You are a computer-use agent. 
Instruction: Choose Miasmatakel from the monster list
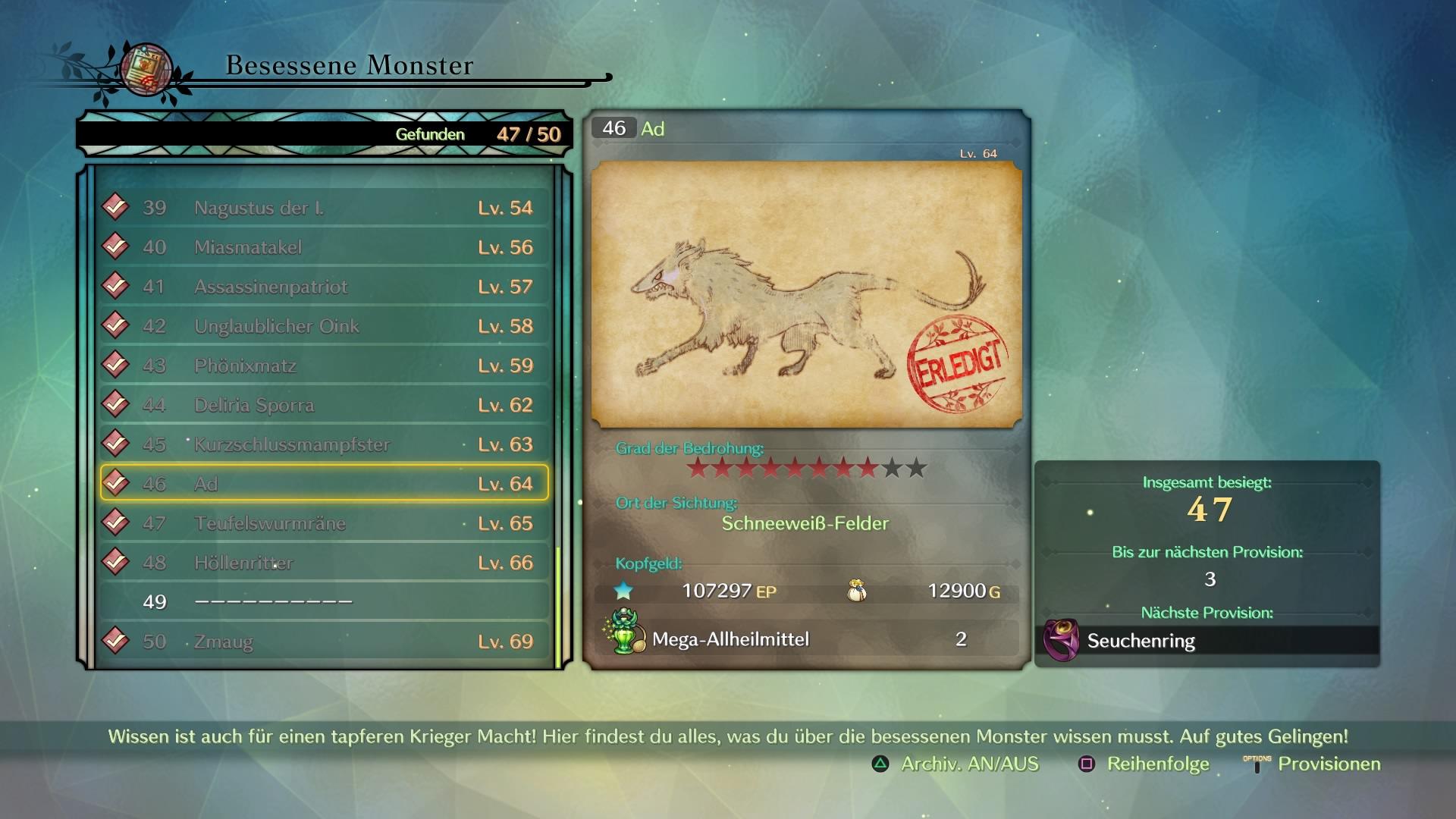324,247
